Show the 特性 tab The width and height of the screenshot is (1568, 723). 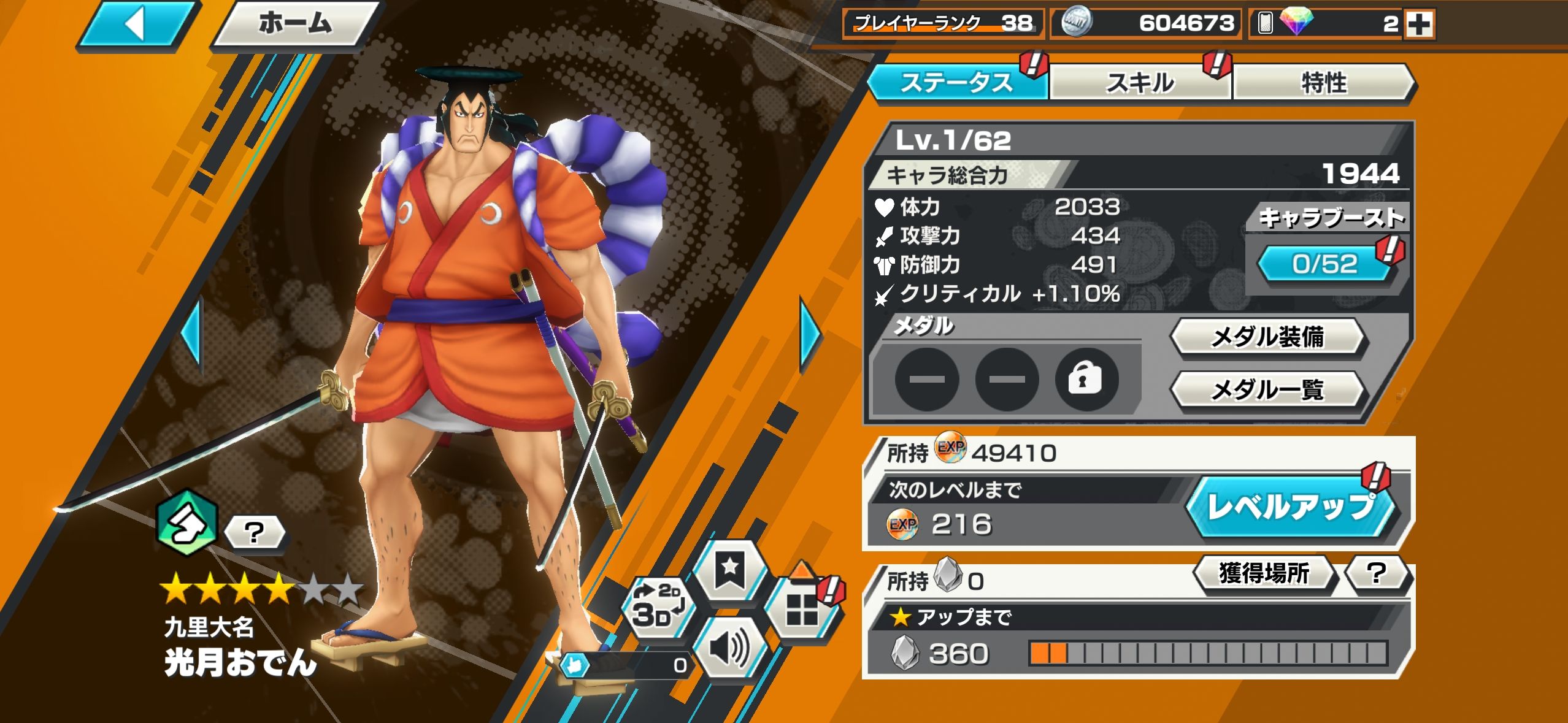click(1324, 83)
